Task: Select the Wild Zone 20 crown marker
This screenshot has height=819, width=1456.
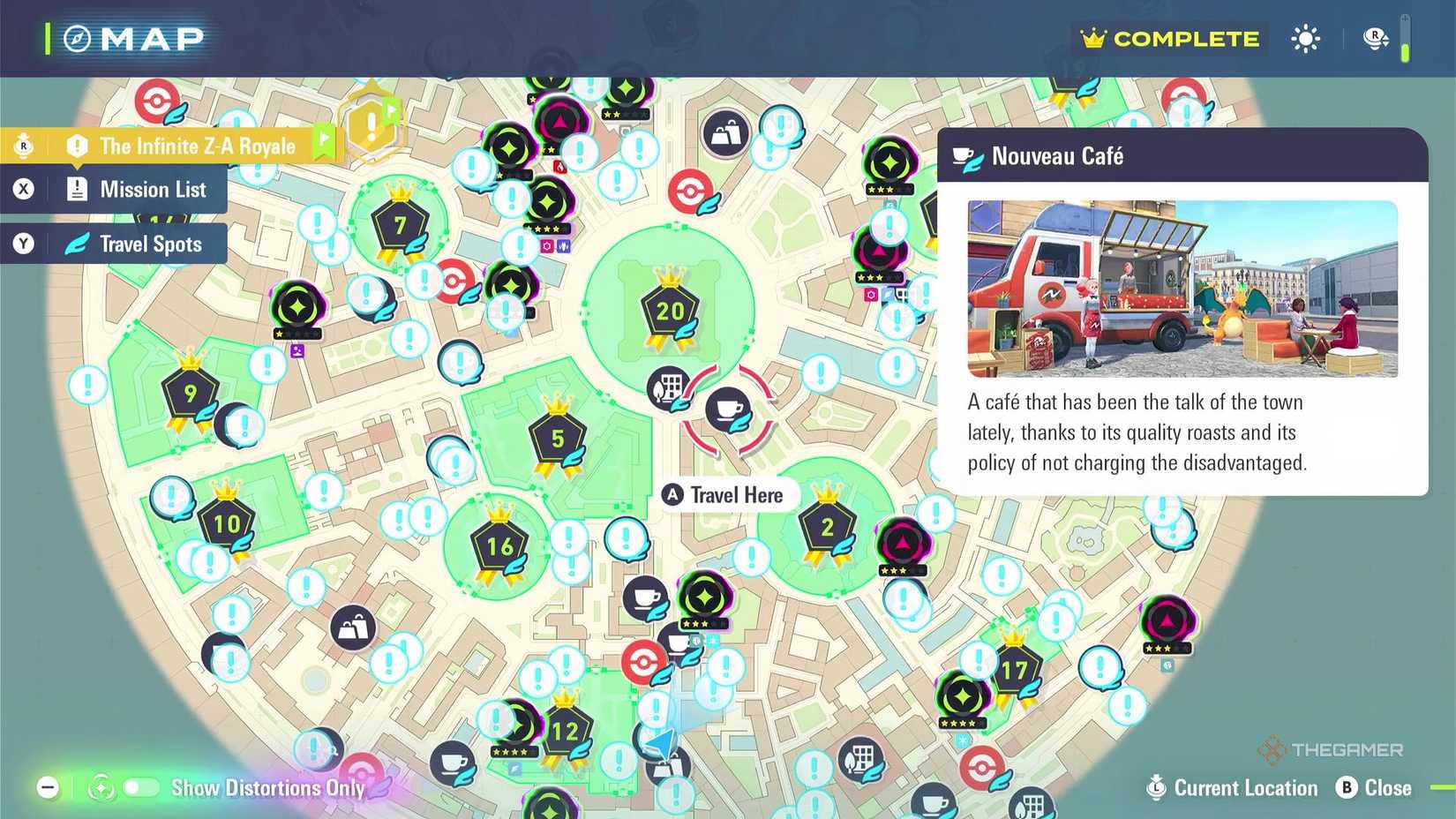Action: click(x=669, y=311)
